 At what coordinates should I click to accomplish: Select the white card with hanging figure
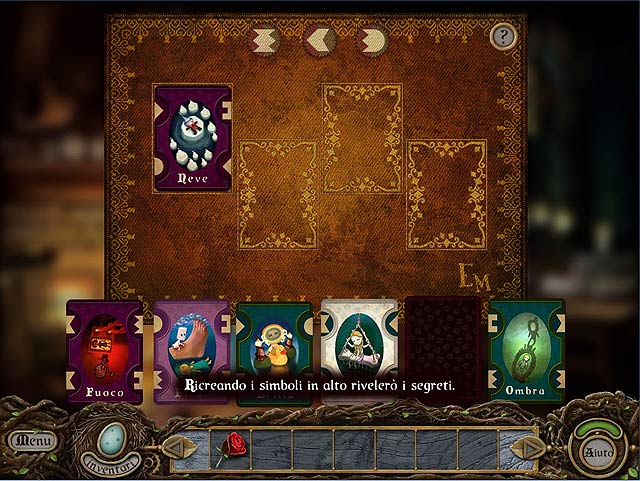pyautogui.click(x=359, y=345)
